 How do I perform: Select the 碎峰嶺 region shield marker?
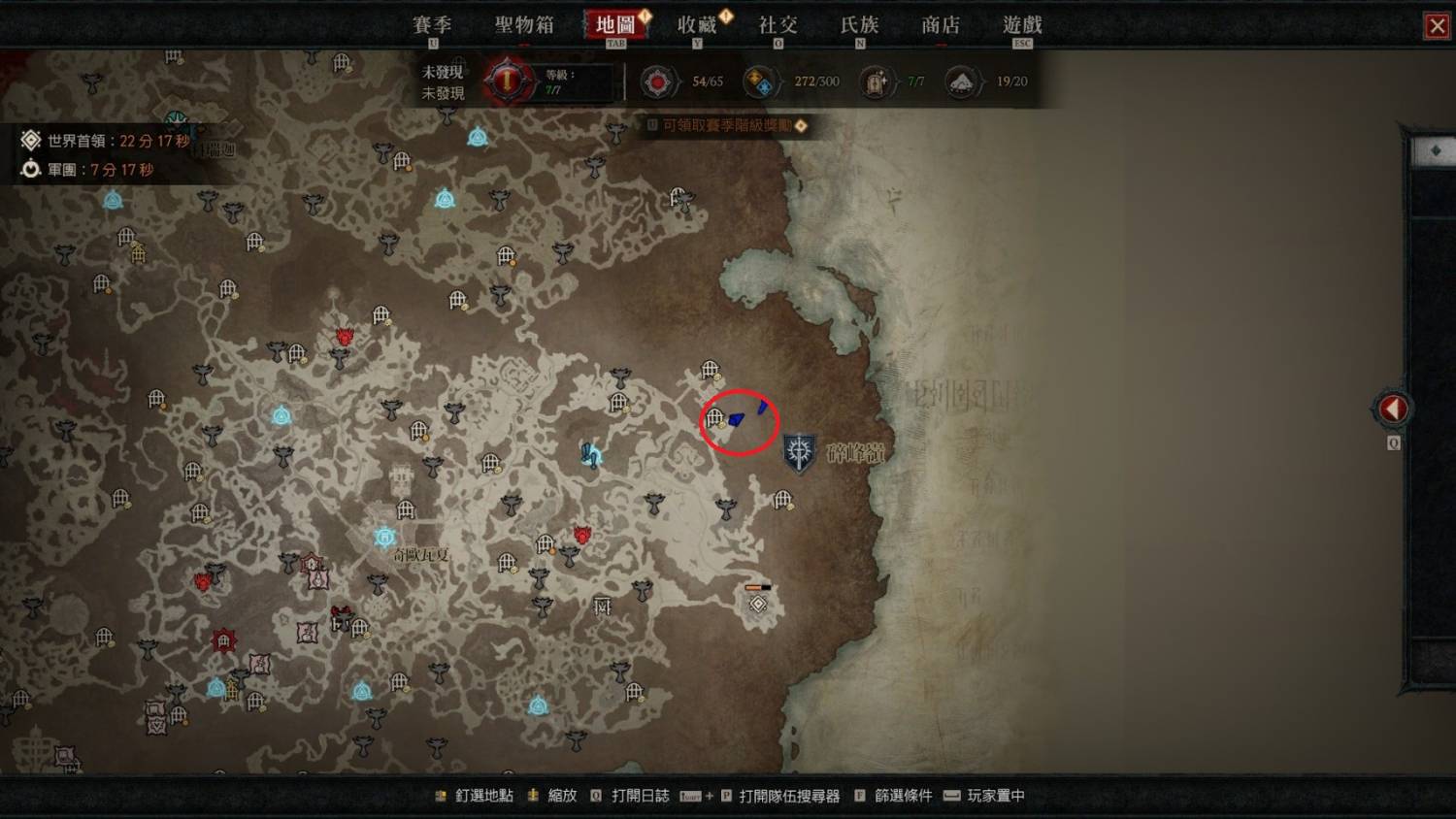click(799, 452)
